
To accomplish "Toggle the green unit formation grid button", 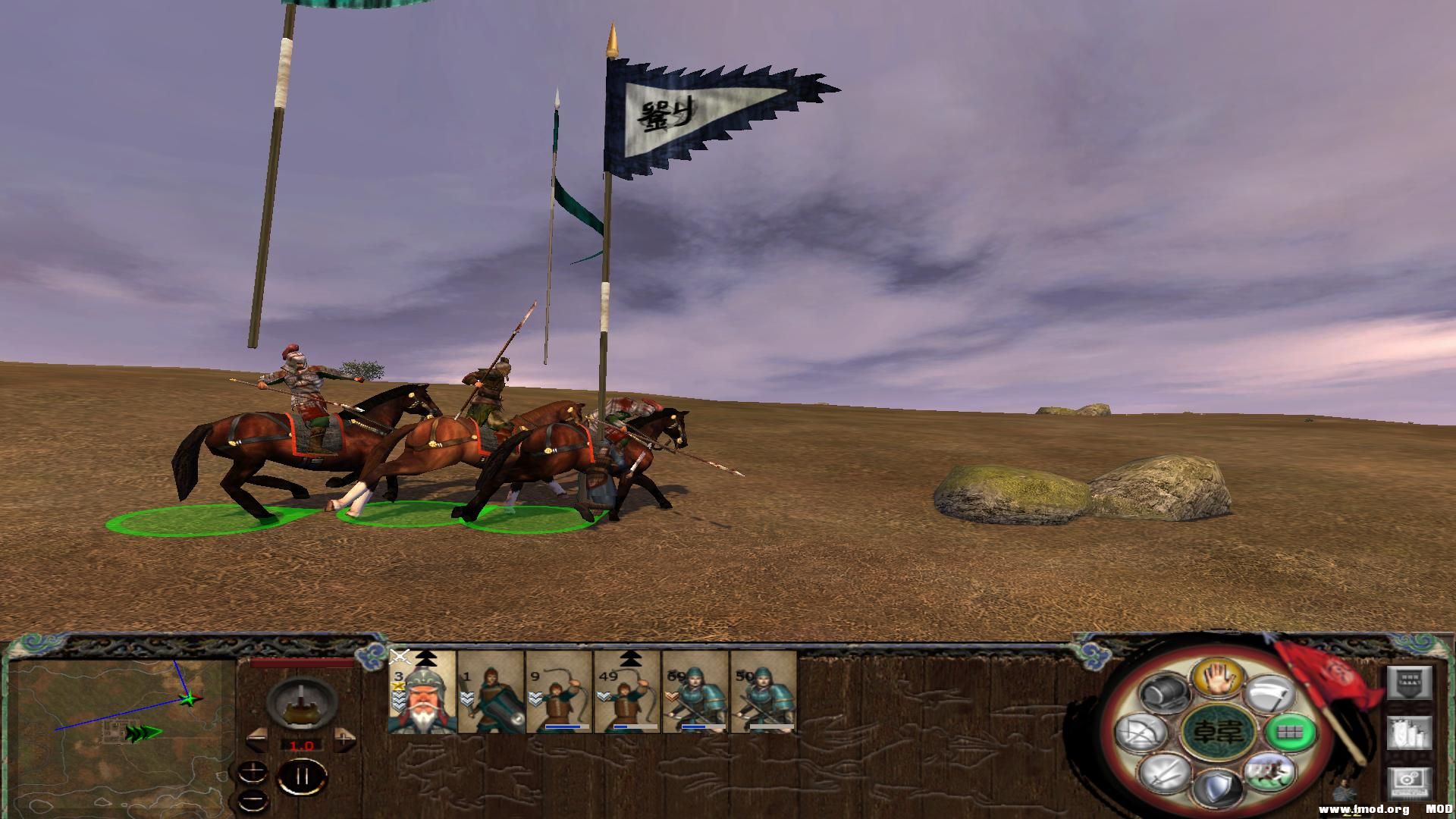I will [1291, 734].
